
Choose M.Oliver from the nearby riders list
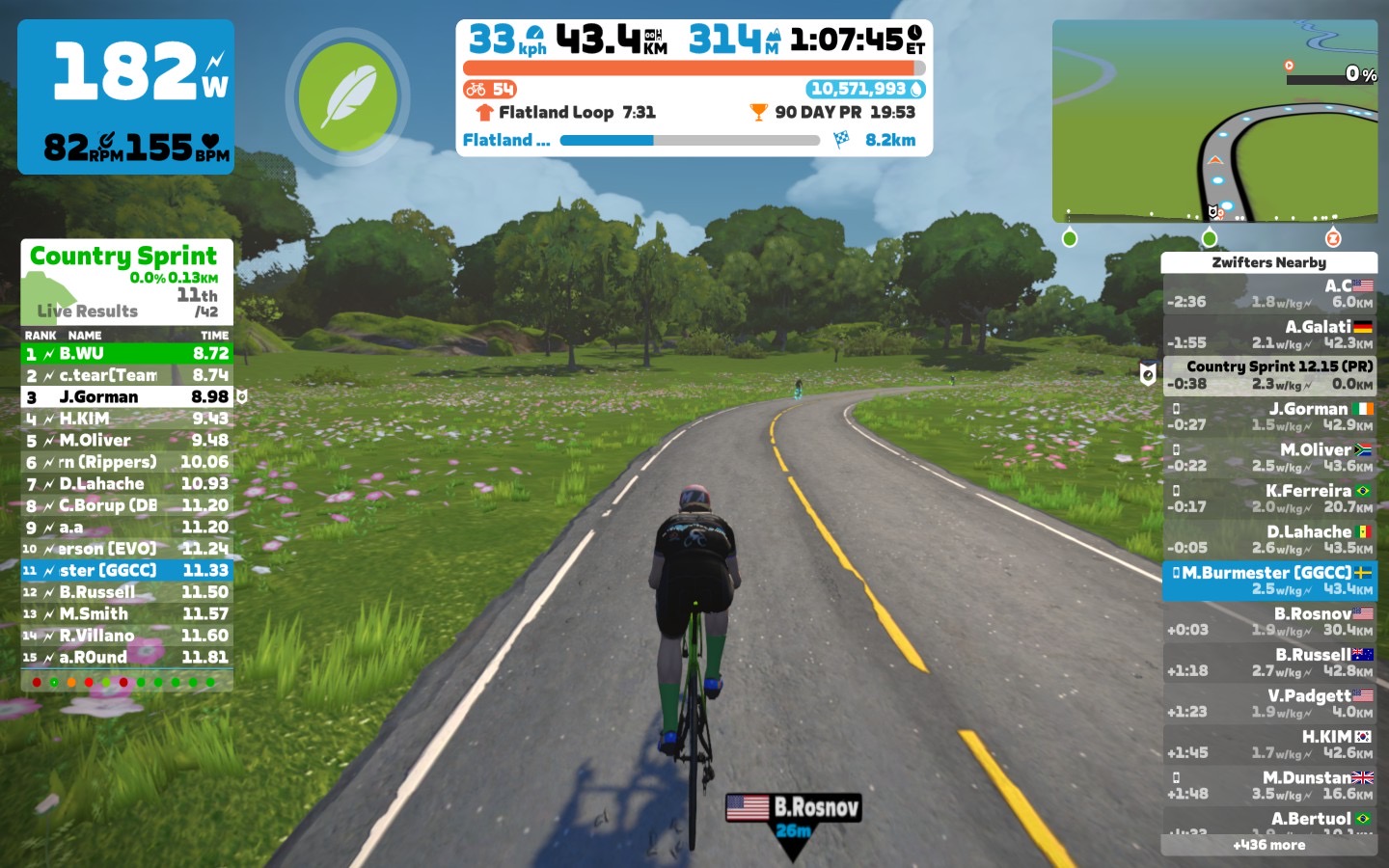point(1268,457)
